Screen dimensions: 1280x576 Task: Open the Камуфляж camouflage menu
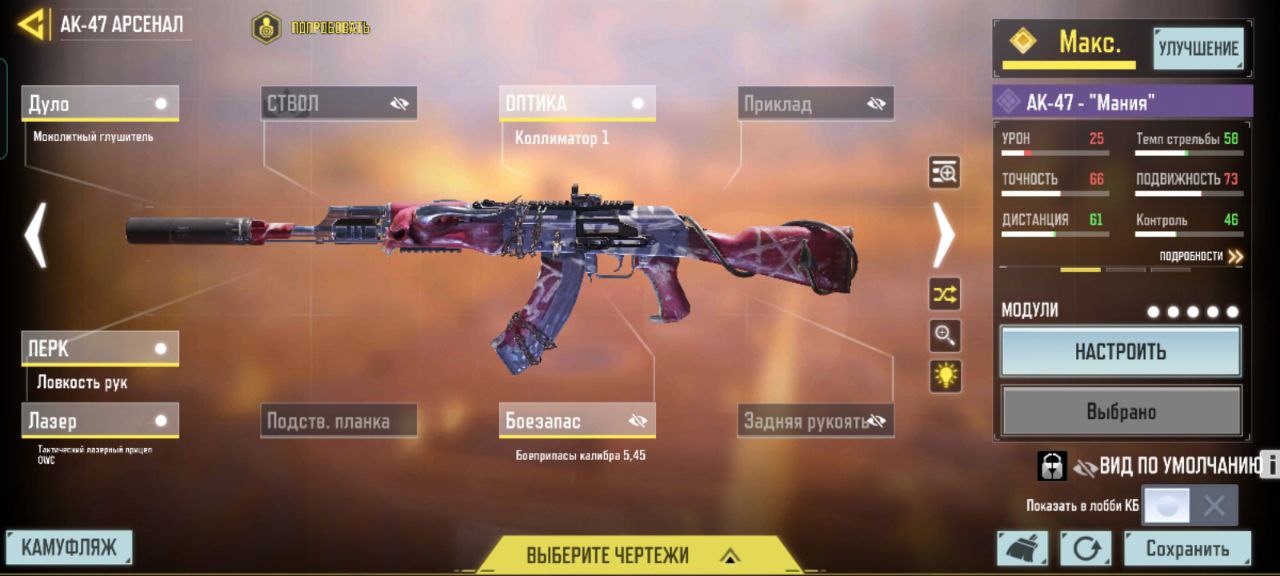click(x=69, y=547)
